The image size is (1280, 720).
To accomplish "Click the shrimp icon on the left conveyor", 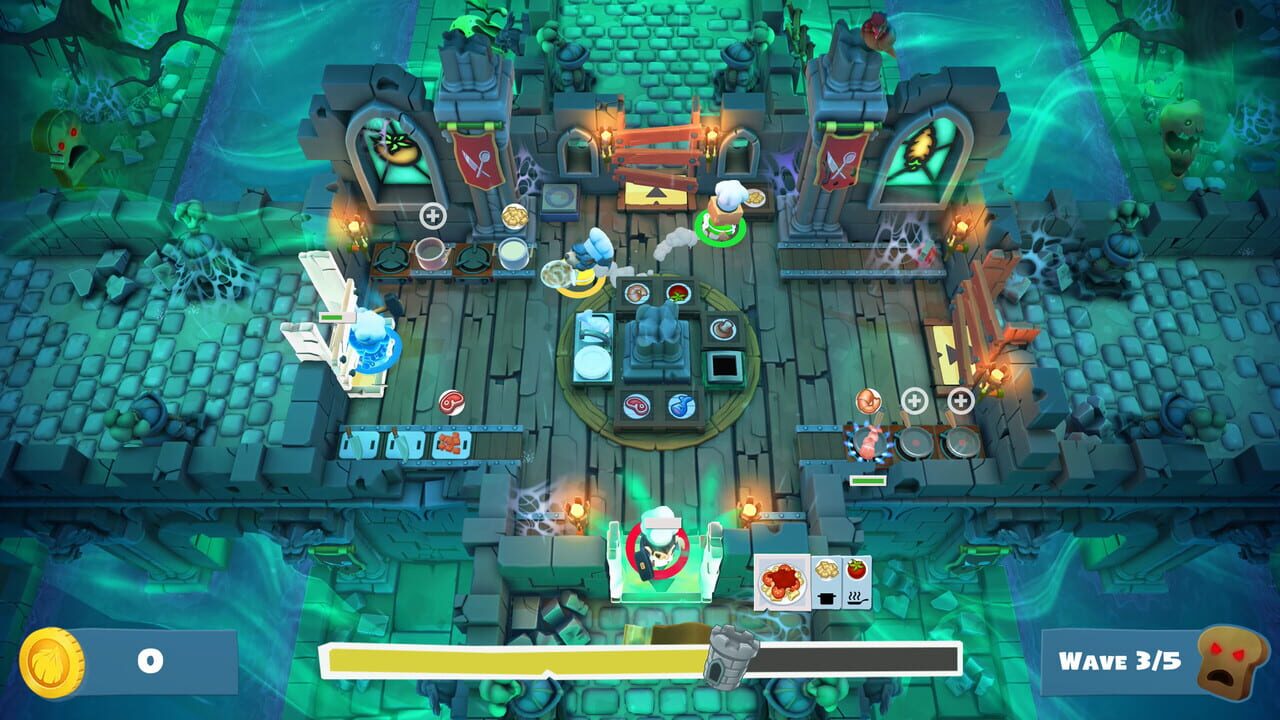I will pyautogui.click(x=452, y=441).
